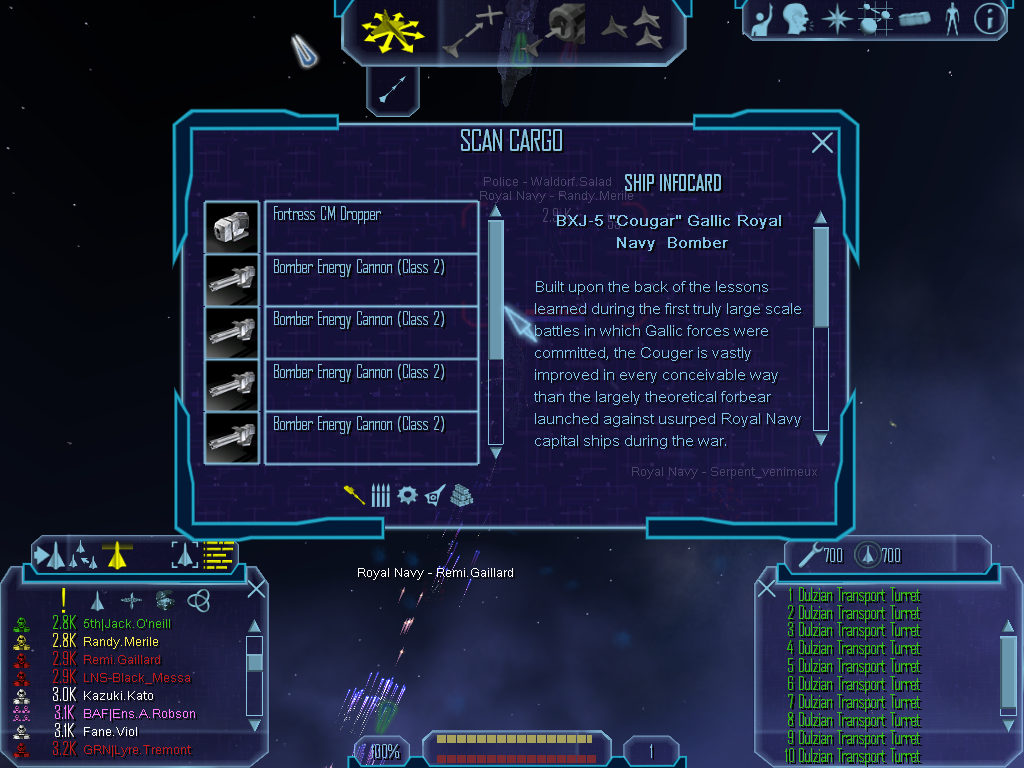Open the chat speaking-head icon
The height and width of the screenshot is (768, 1024).
796,19
